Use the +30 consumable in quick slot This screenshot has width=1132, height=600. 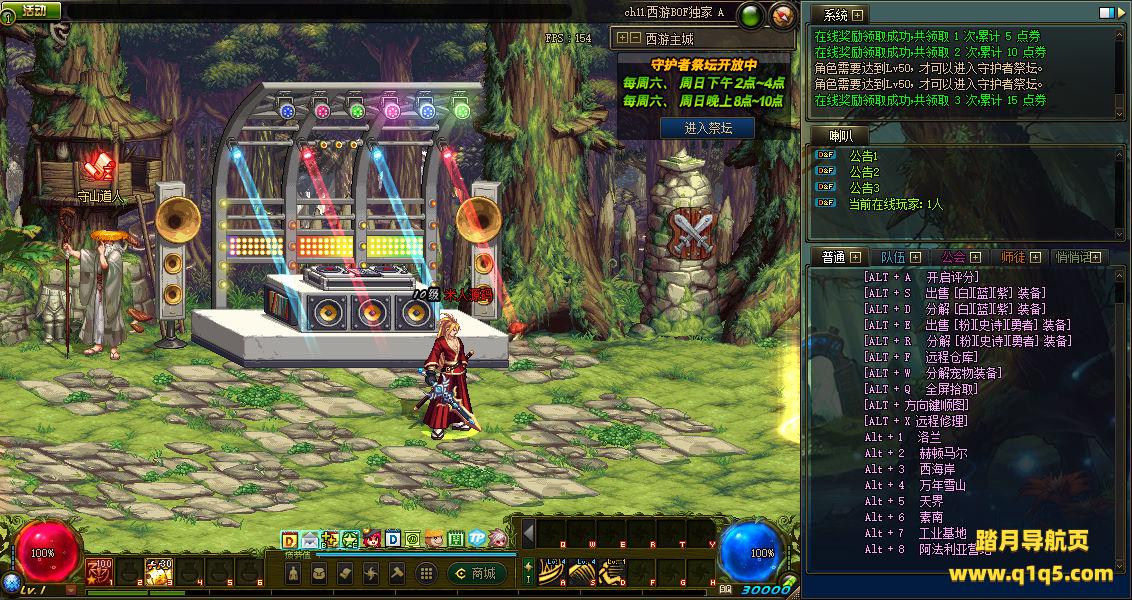point(158,571)
